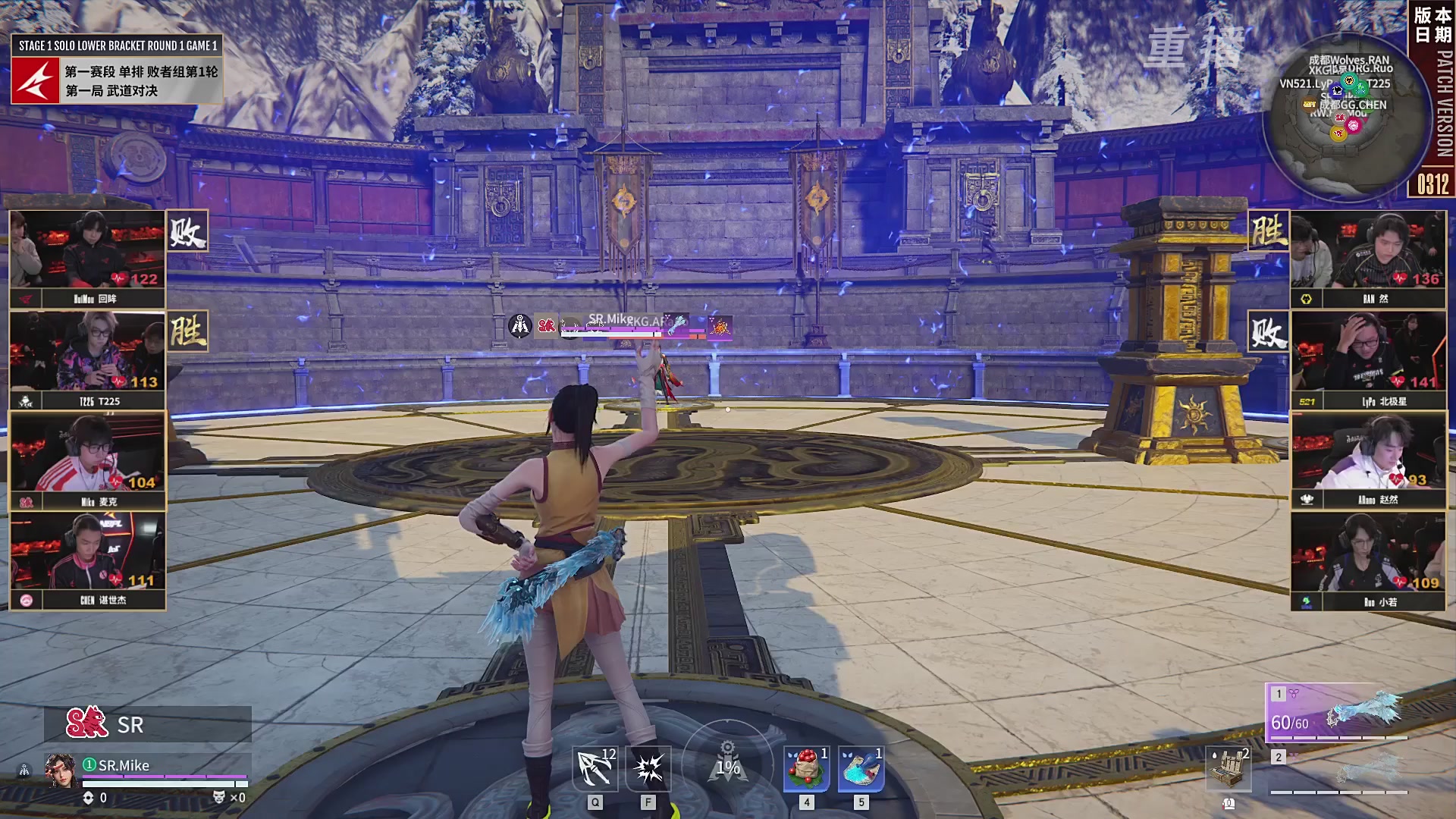Choose the player camera with white hoodie
This screenshot has height=819, width=1456.
[1368, 453]
